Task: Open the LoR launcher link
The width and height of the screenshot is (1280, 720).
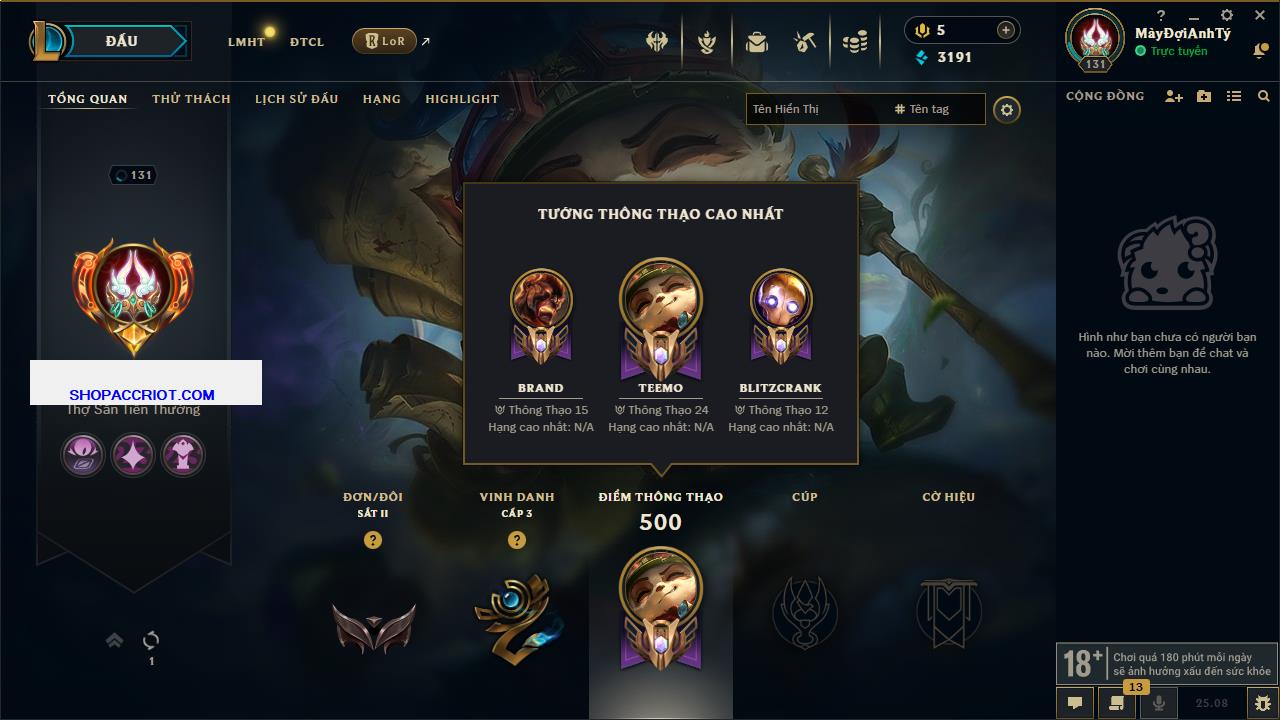Action: (x=385, y=41)
